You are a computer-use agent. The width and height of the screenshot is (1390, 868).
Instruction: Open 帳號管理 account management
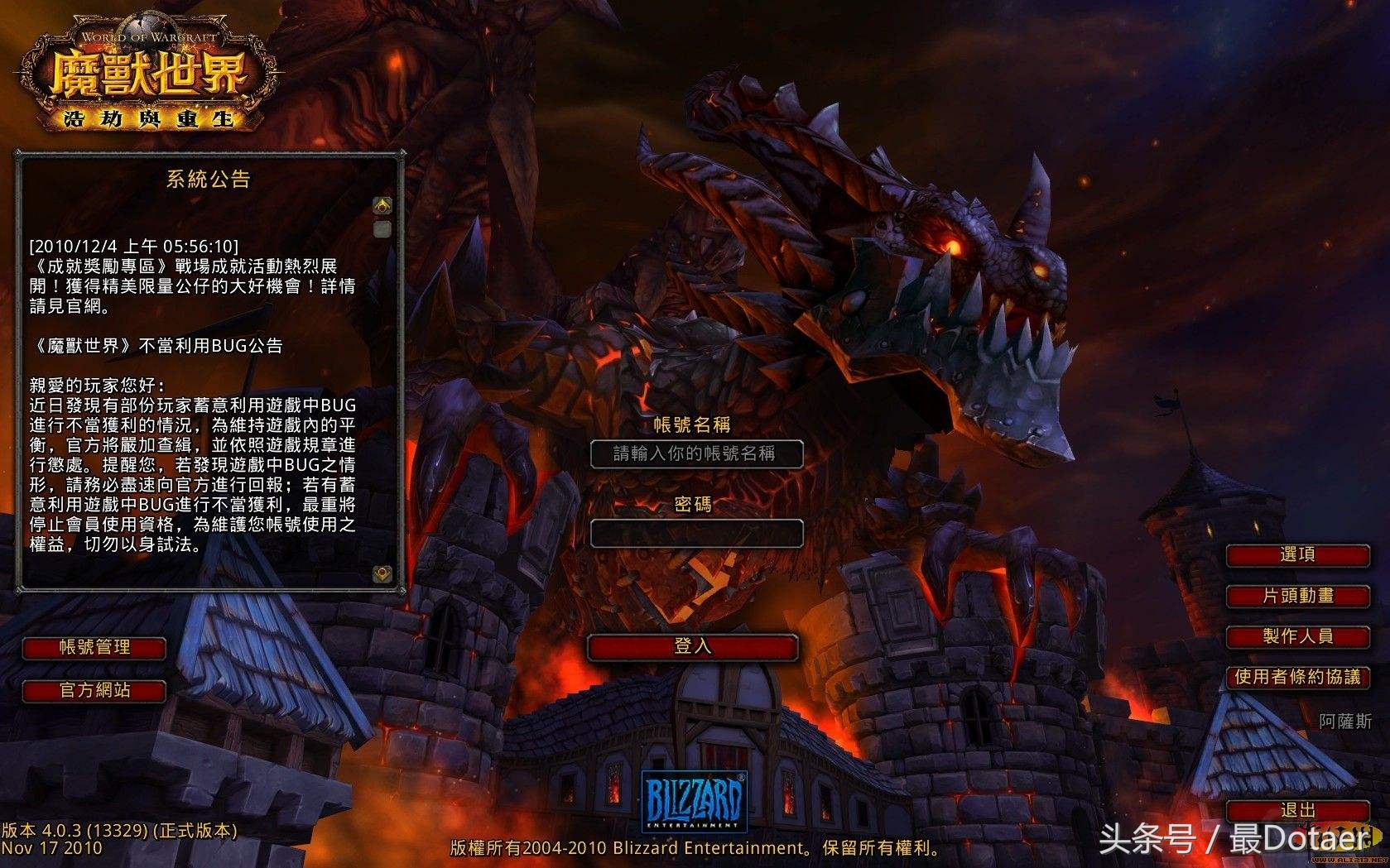94,649
